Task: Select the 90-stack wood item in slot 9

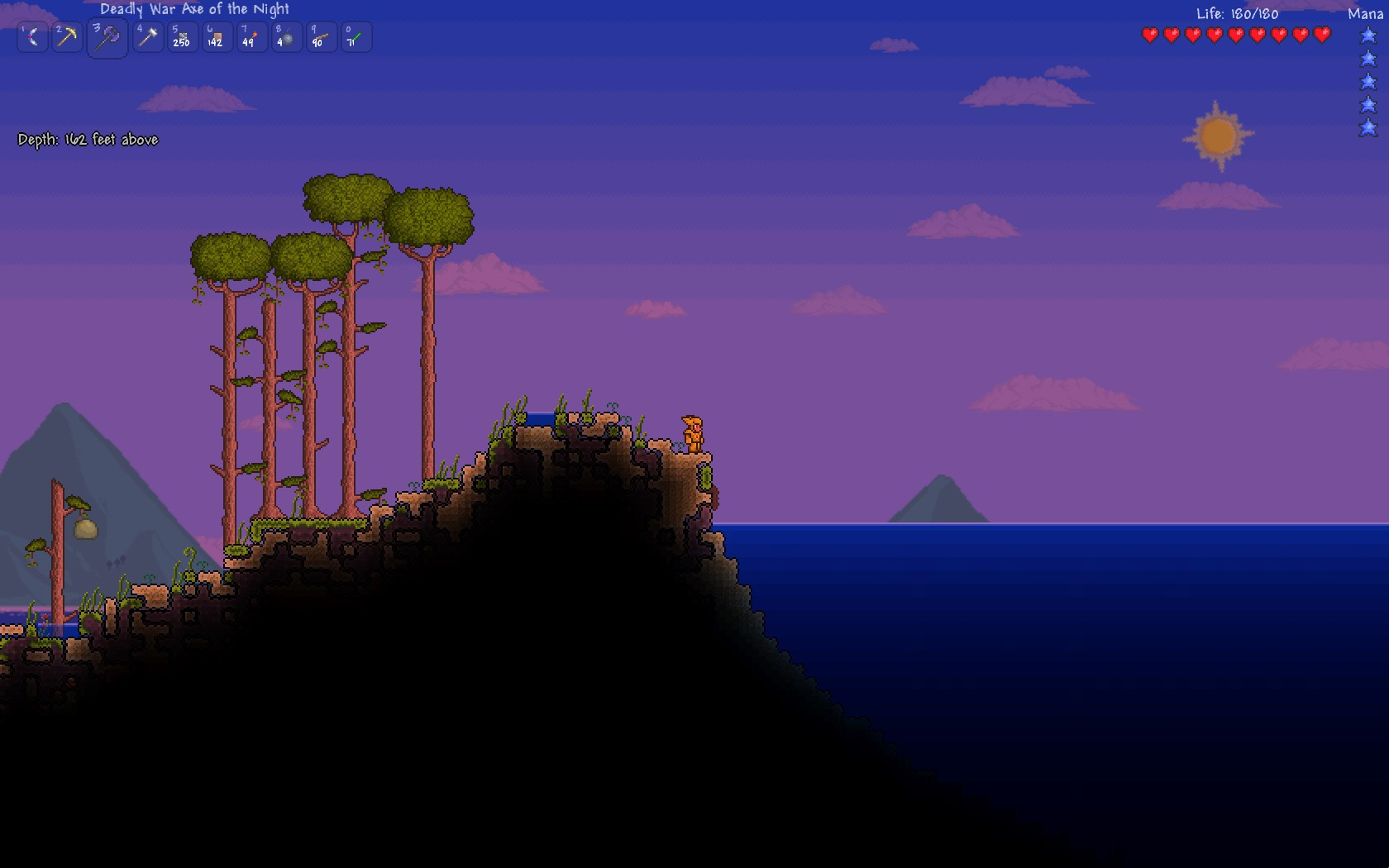Action: click(x=320, y=37)
